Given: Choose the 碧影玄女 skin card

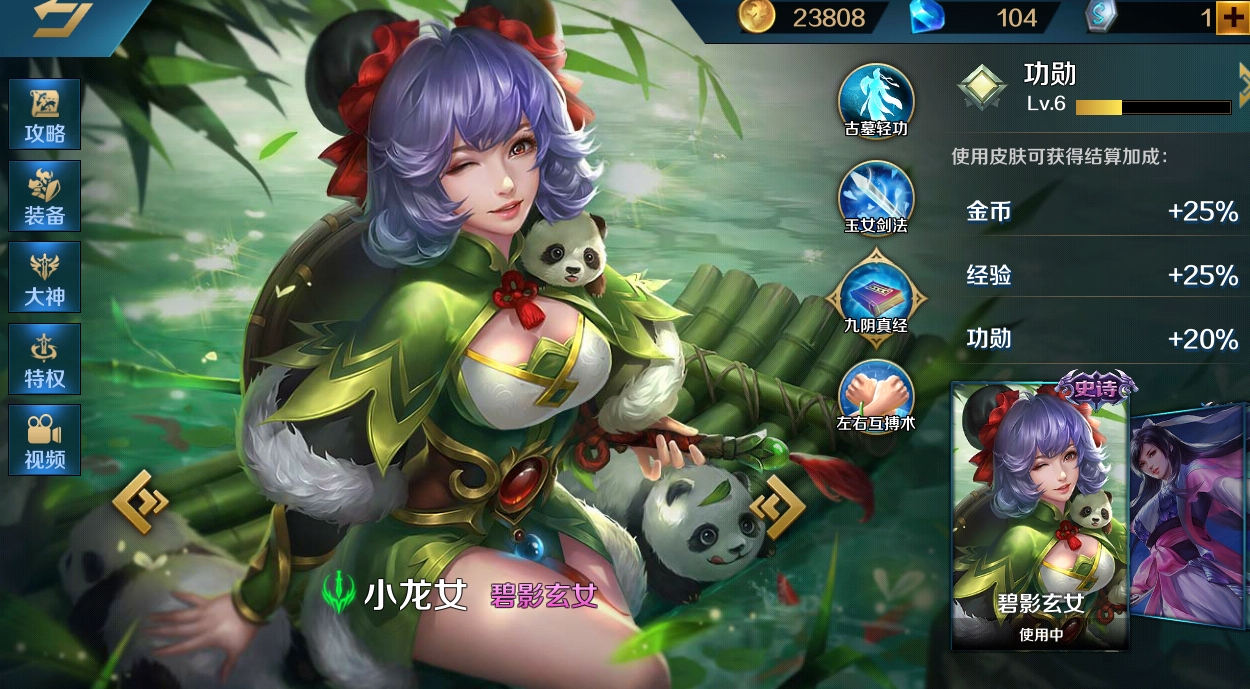Looking at the screenshot, I should [x=1040, y=517].
